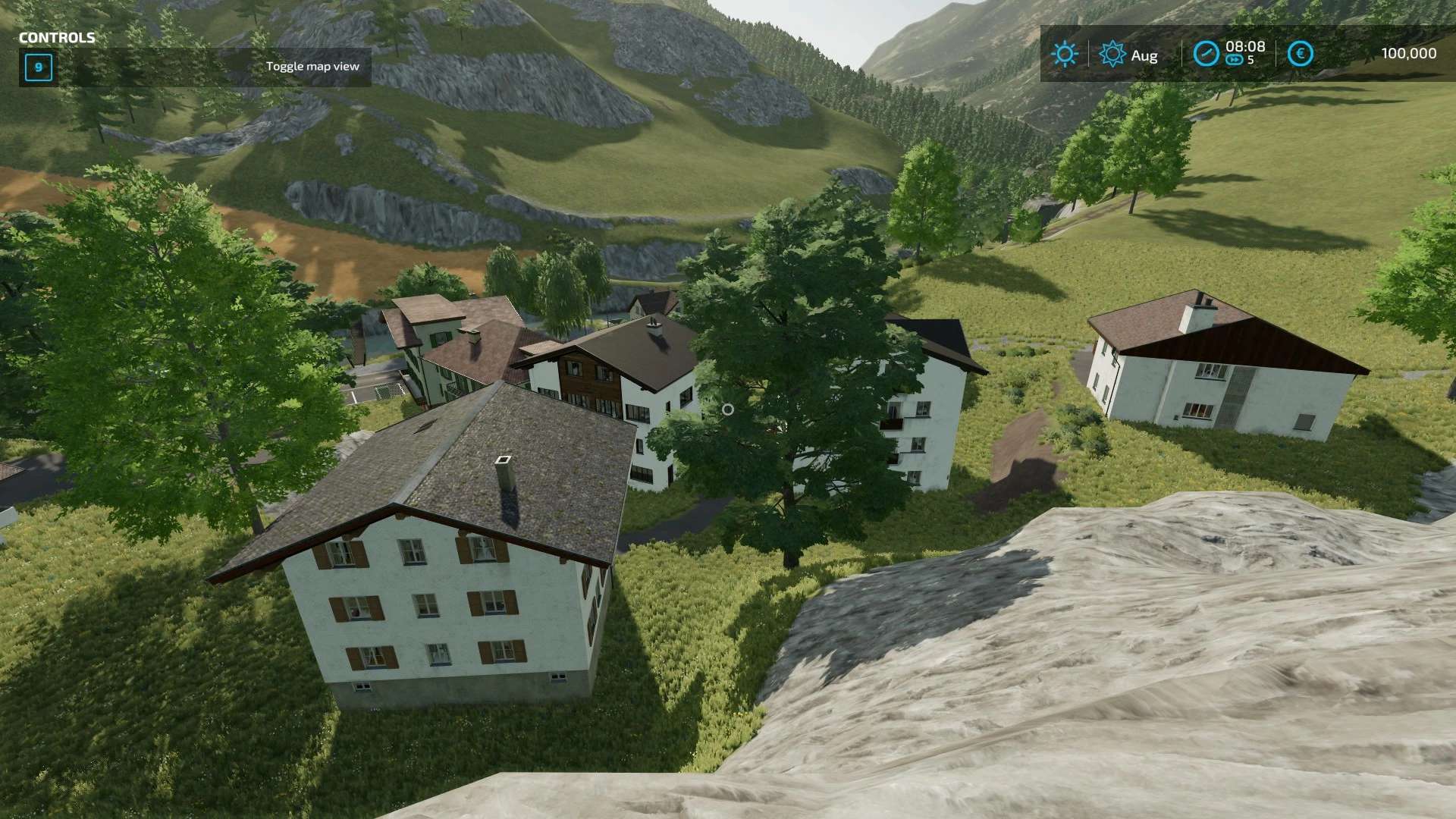1456x819 pixels.
Task: Click the game clock icon
Action: pyautogui.click(x=1206, y=54)
